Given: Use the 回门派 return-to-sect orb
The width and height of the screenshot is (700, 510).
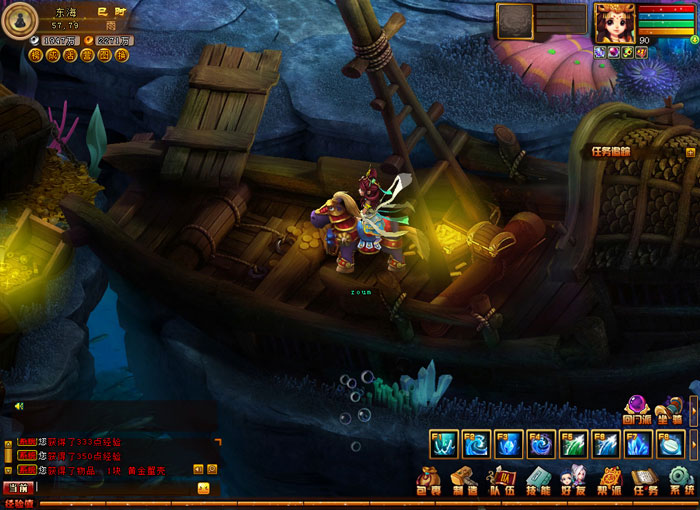Looking at the screenshot, I should click(x=637, y=410).
